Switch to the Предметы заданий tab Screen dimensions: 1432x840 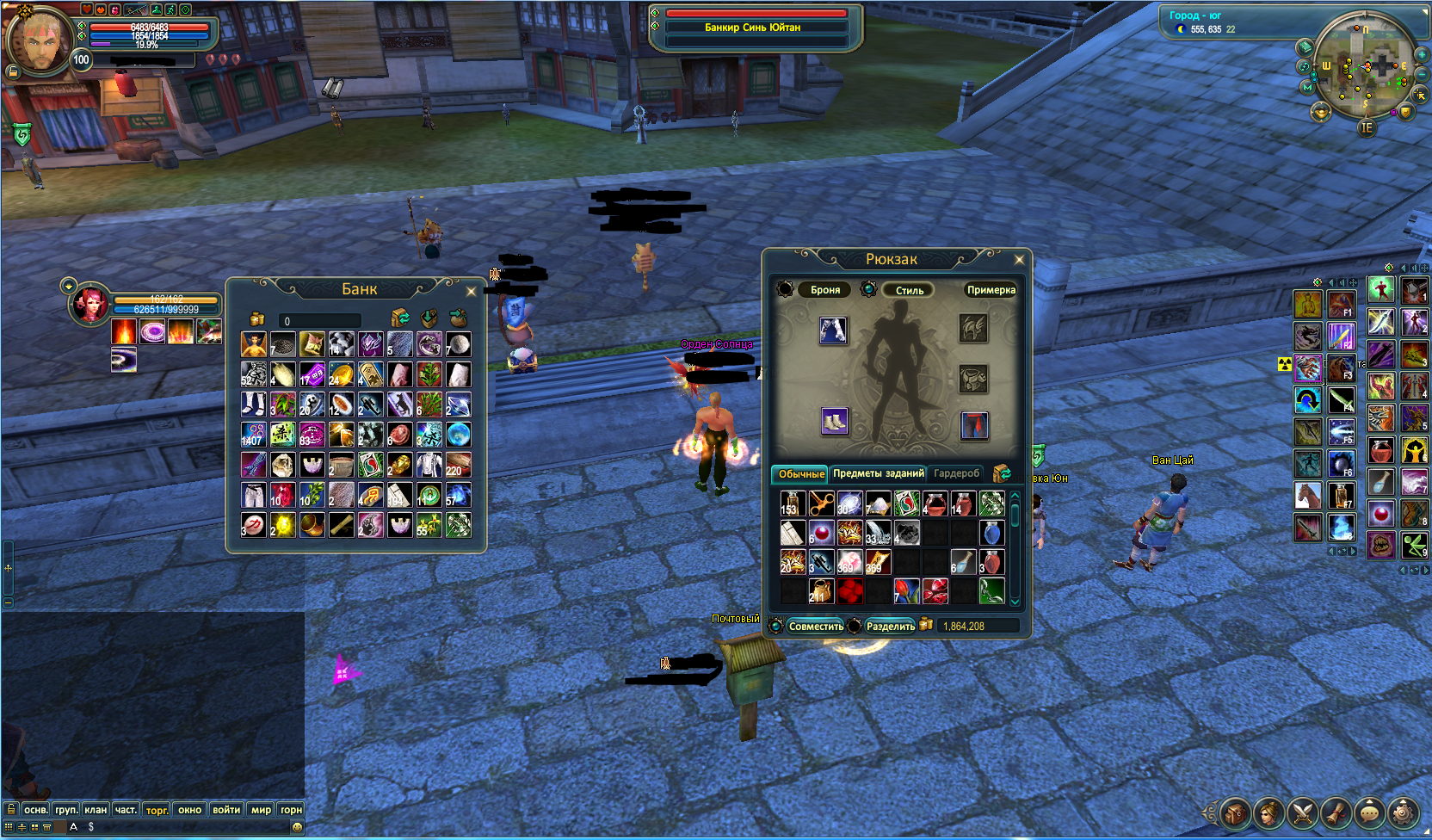pos(878,473)
